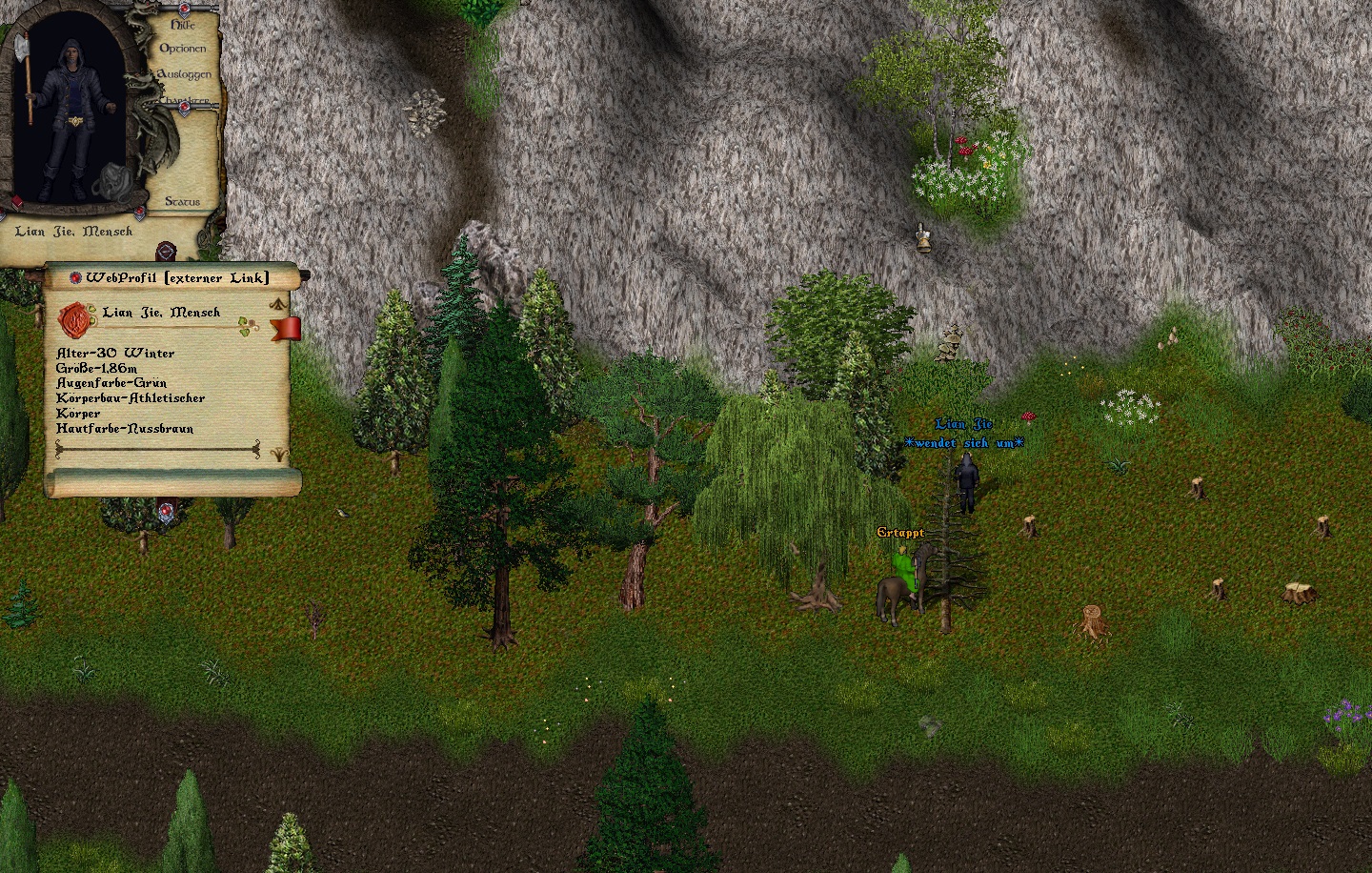Click Ausloggen to log out

pos(184,74)
